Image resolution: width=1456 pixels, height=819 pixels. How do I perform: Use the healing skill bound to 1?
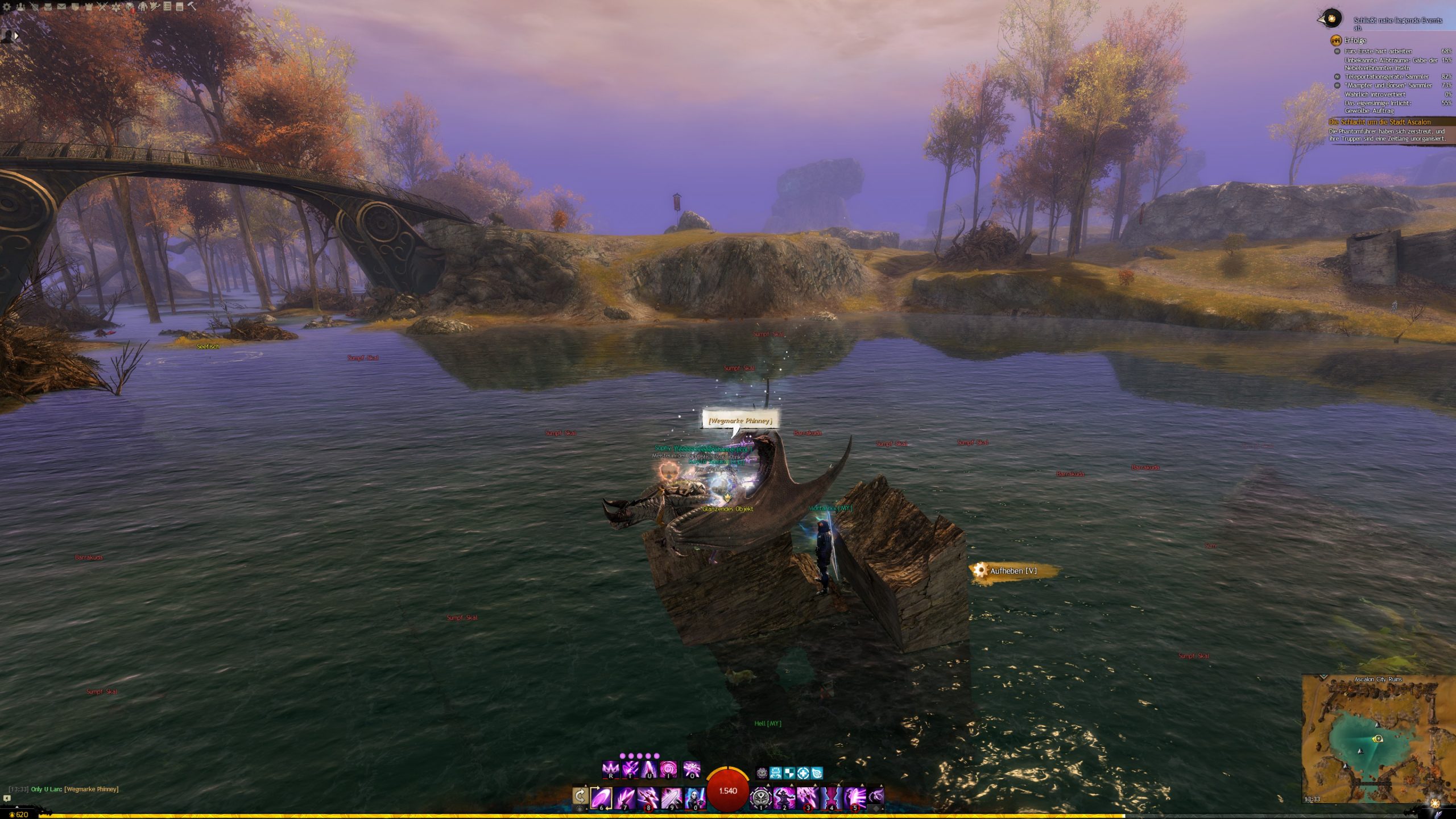coord(760,797)
